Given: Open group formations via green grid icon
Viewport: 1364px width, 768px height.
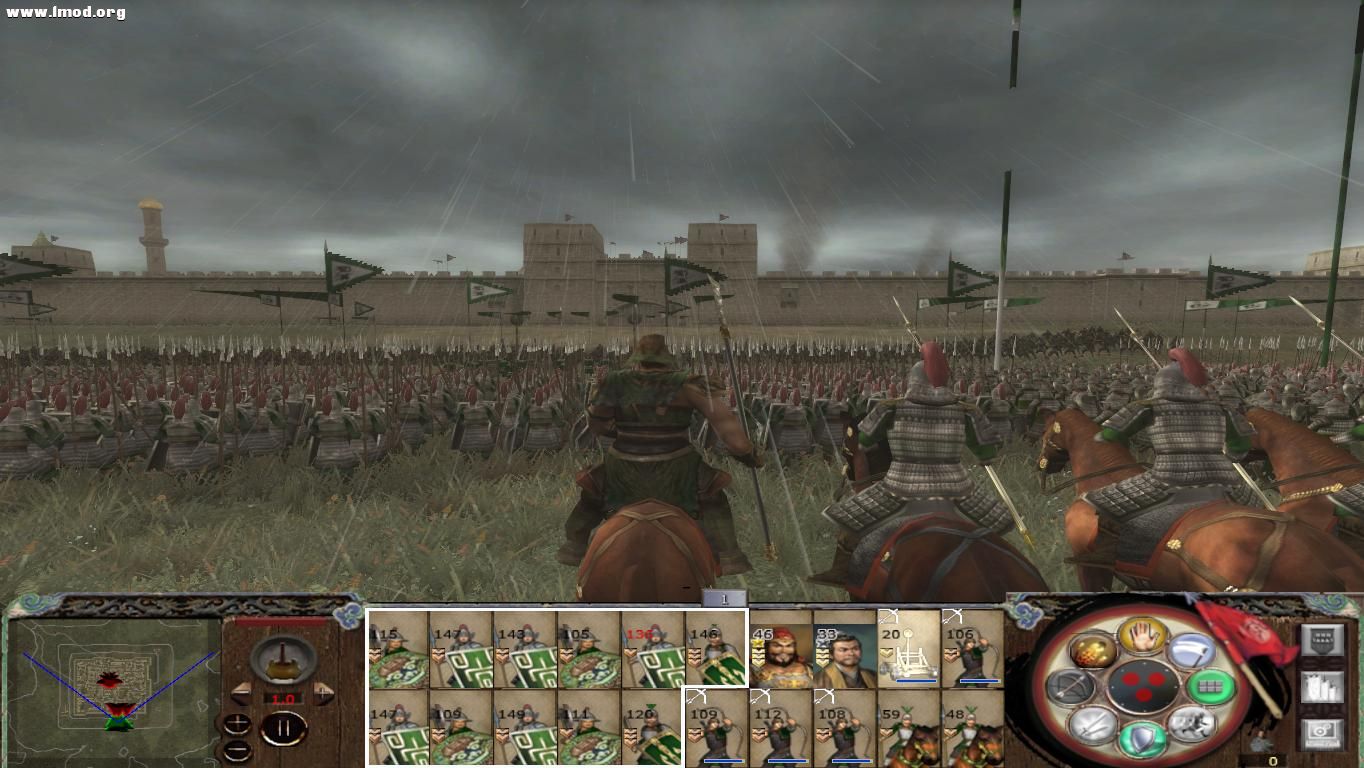Looking at the screenshot, I should [1212, 687].
